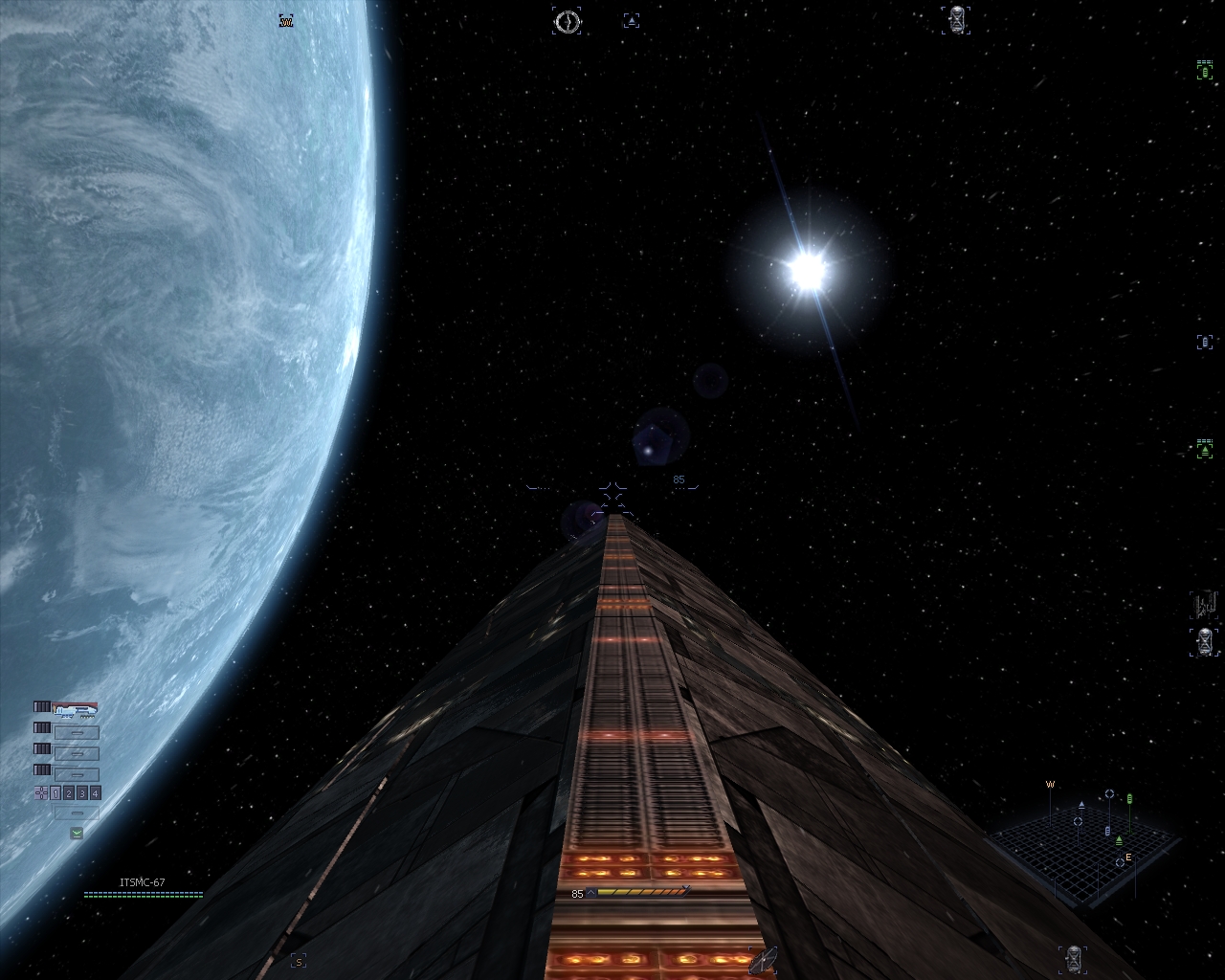This screenshot has height=980, width=1225.
Task: Target the satellite dish marker
Action: click(763, 958)
